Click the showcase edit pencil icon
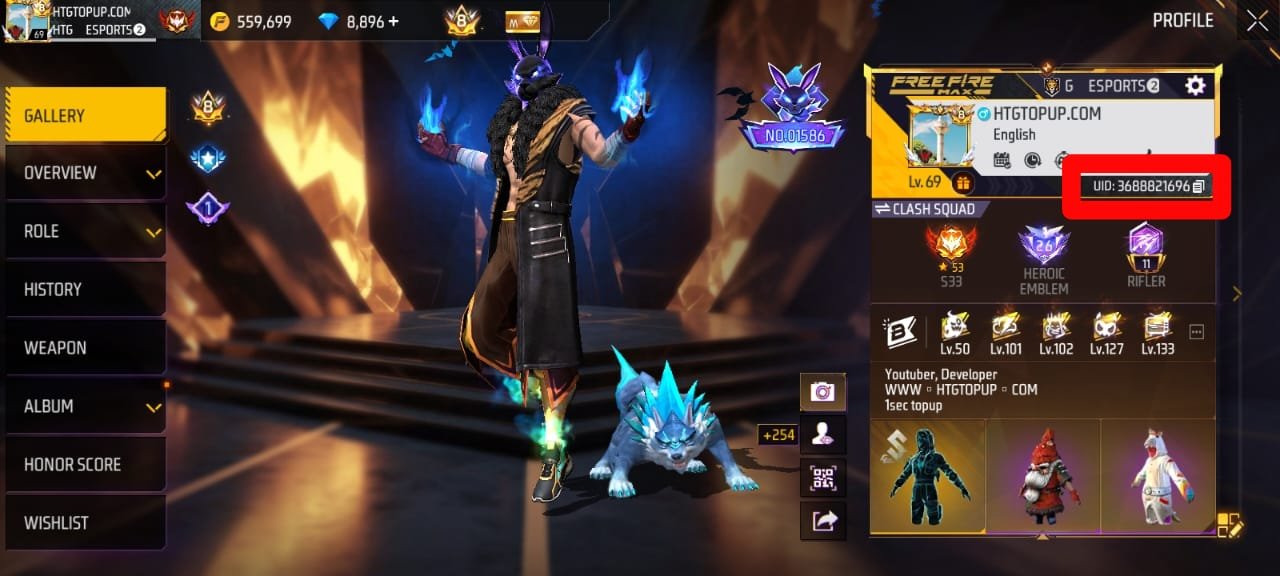 pos(1229,524)
